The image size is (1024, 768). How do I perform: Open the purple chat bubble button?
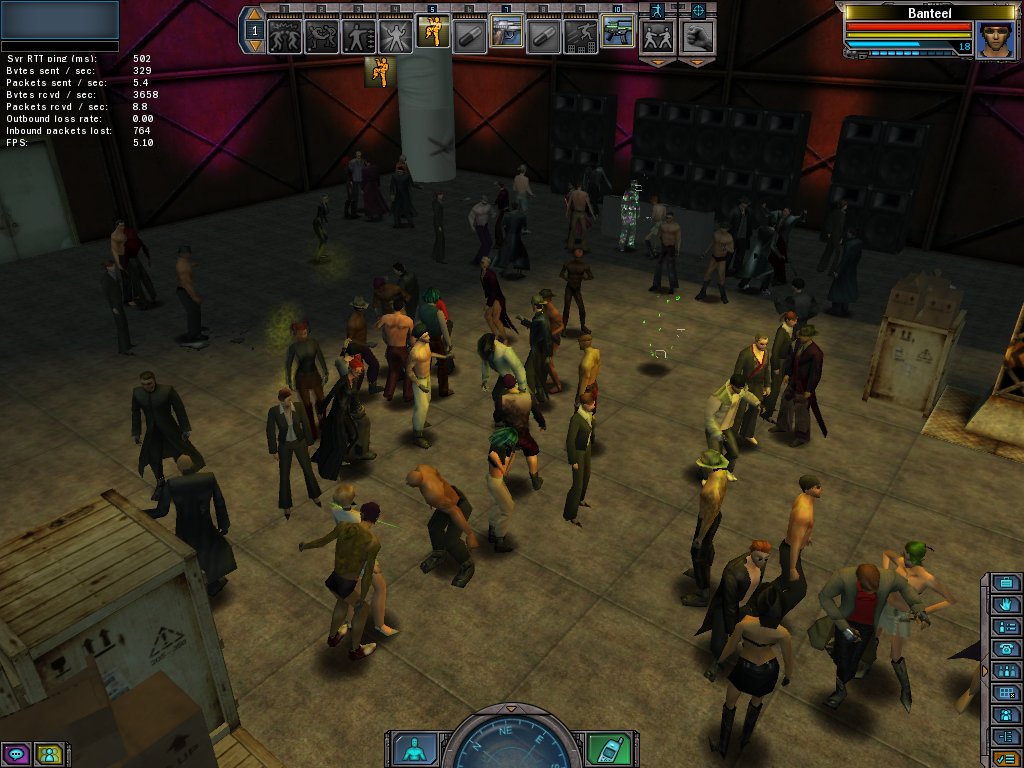tap(15, 754)
